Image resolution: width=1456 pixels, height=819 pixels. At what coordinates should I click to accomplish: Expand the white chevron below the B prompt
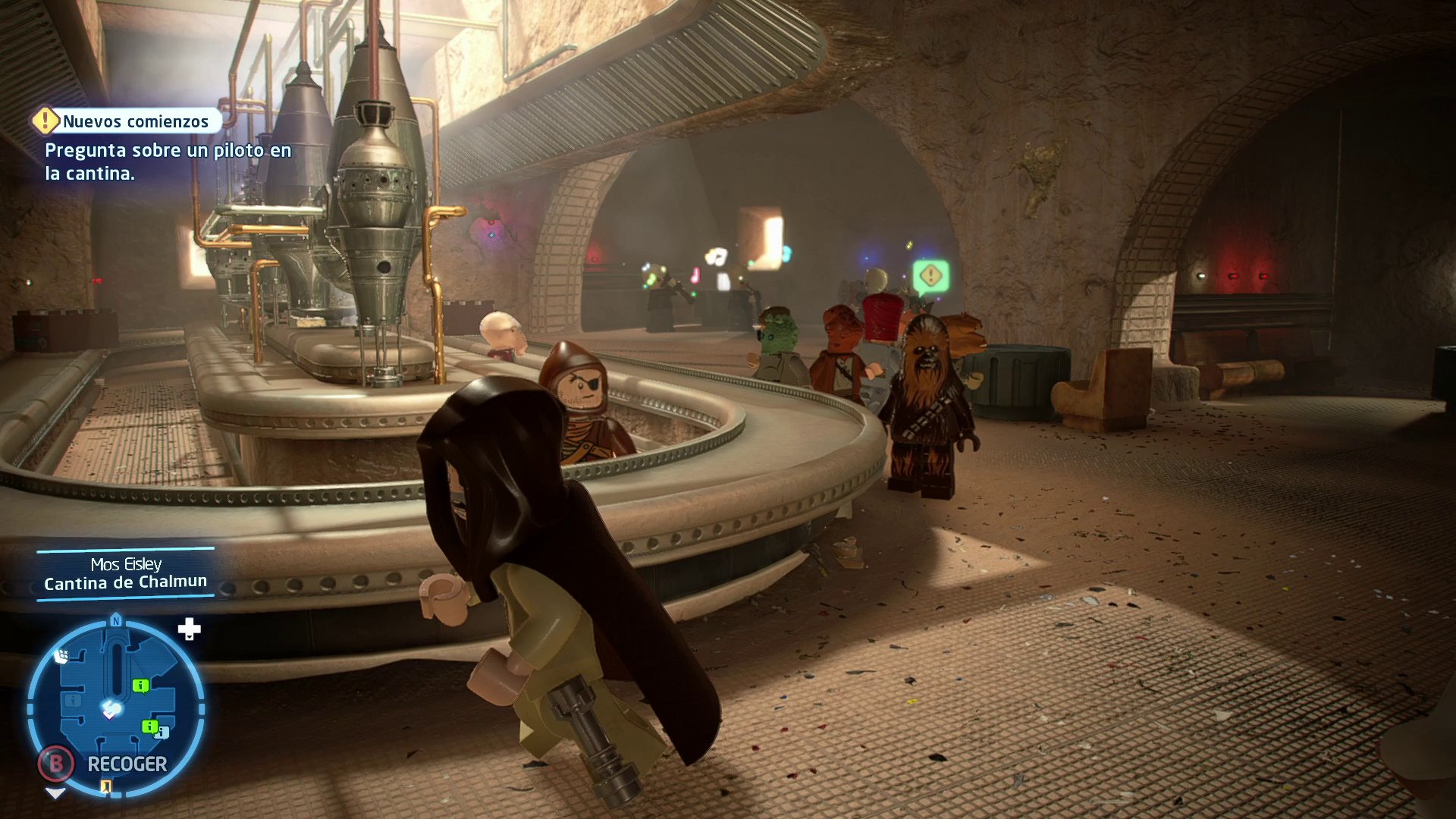tap(55, 794)
